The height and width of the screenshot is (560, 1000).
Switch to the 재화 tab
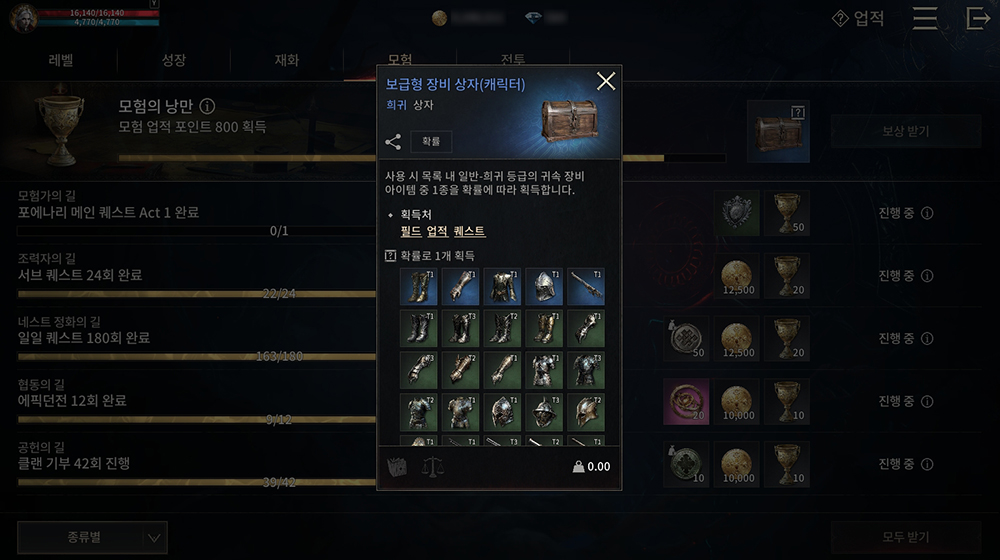[286, 60]
